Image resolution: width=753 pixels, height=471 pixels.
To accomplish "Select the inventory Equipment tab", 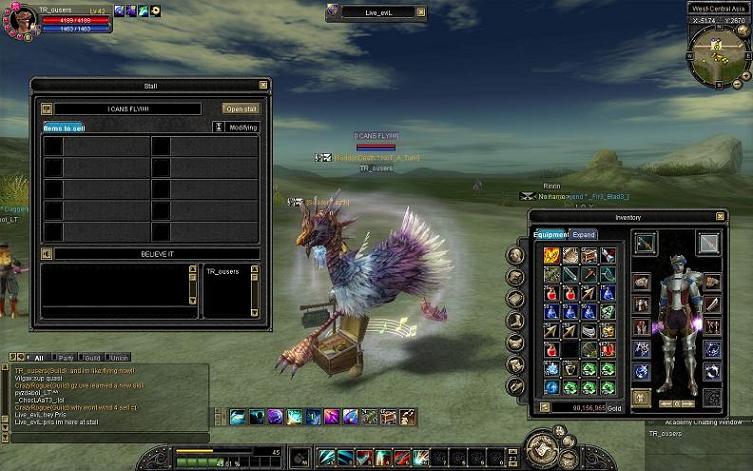I will pos(551,235).
